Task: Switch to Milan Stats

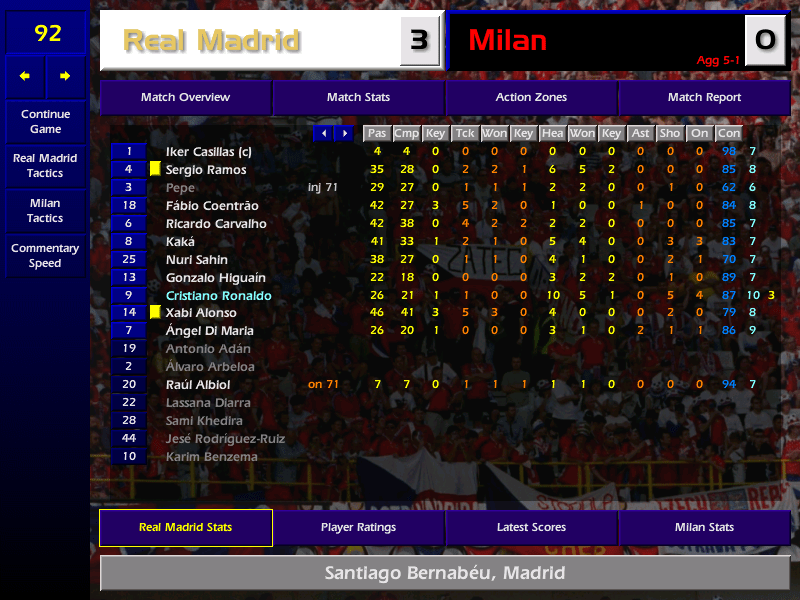Action: click(704, 528)
